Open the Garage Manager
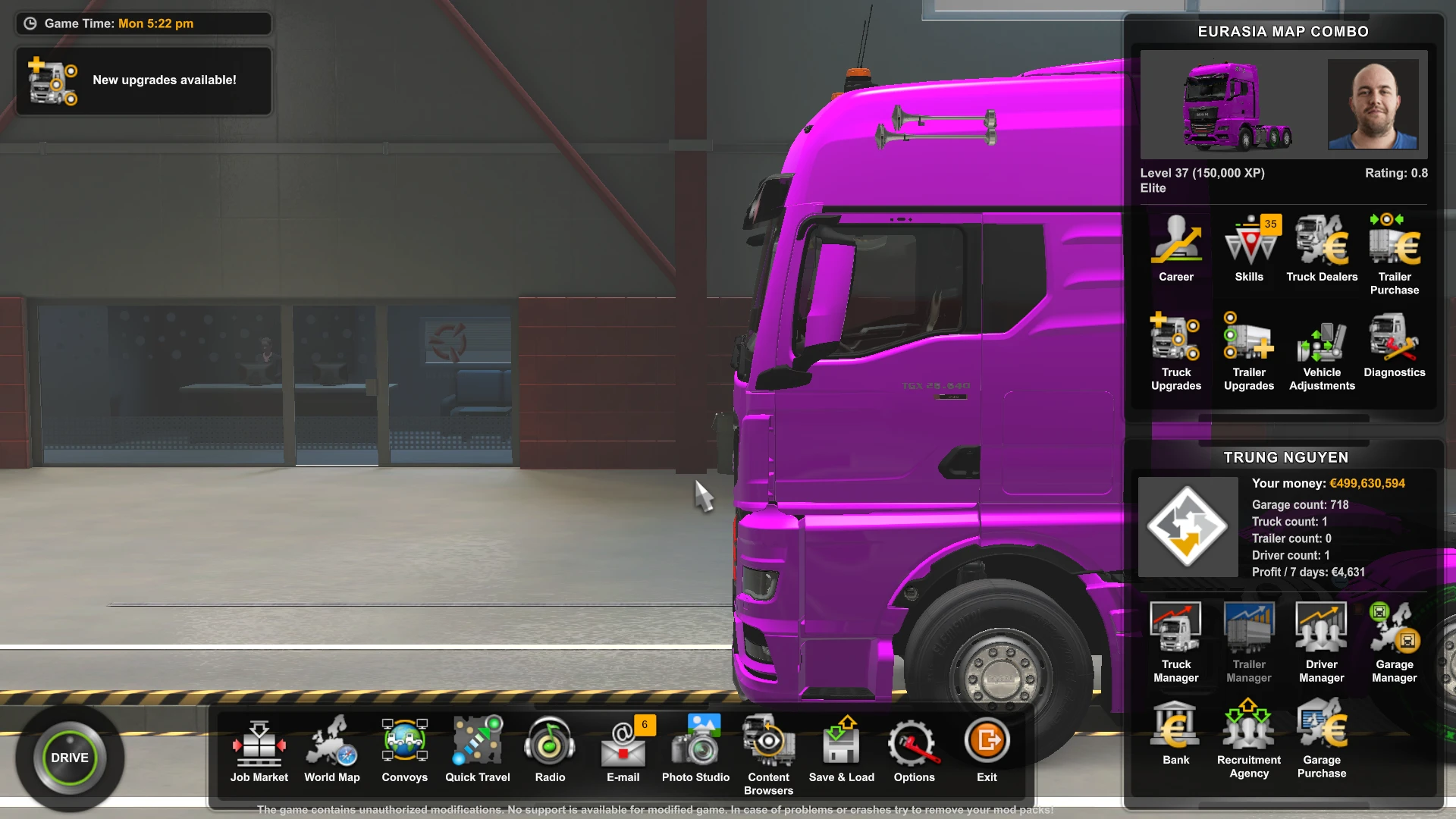Screen dimensions: 1456x819 coord(1394,629)
